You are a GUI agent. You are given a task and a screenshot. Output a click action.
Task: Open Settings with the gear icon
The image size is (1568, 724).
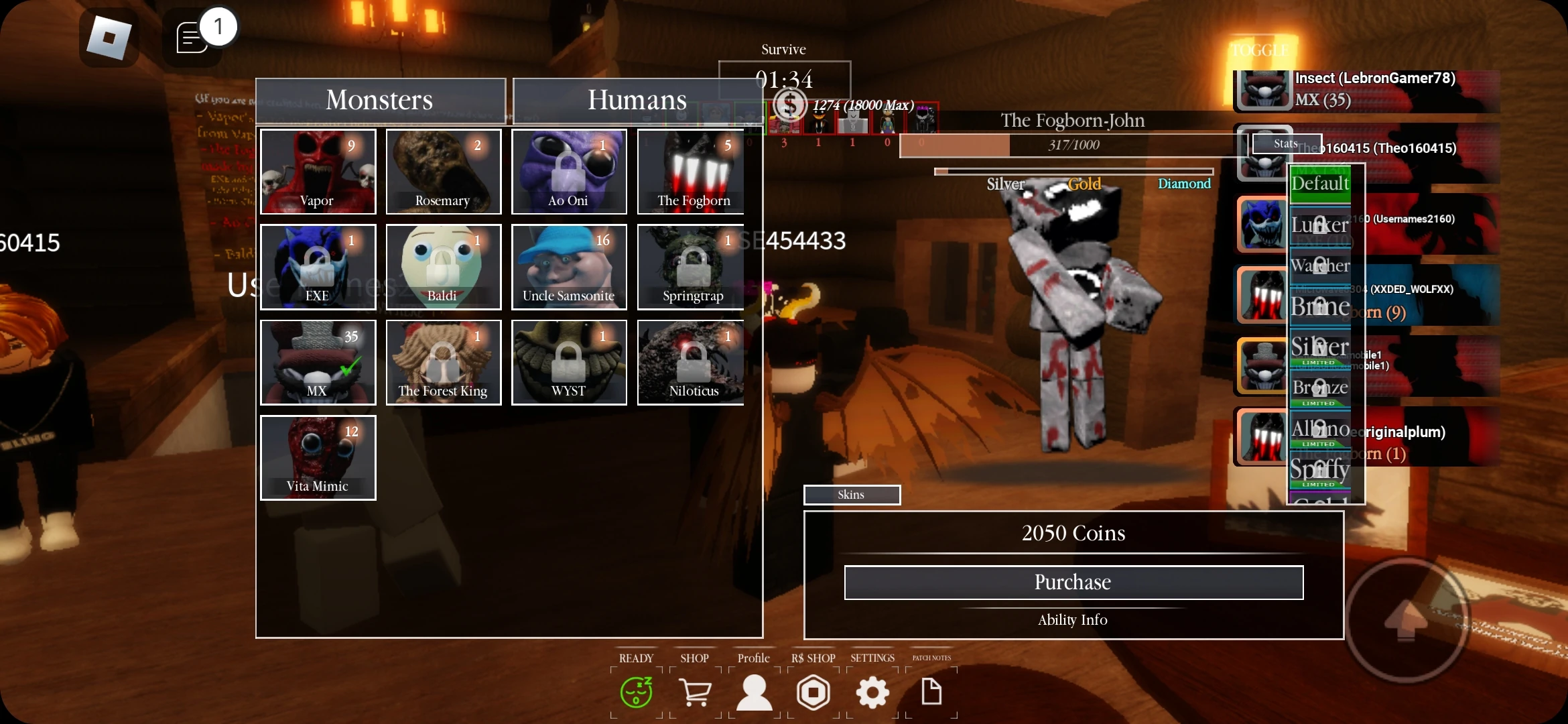872,692
